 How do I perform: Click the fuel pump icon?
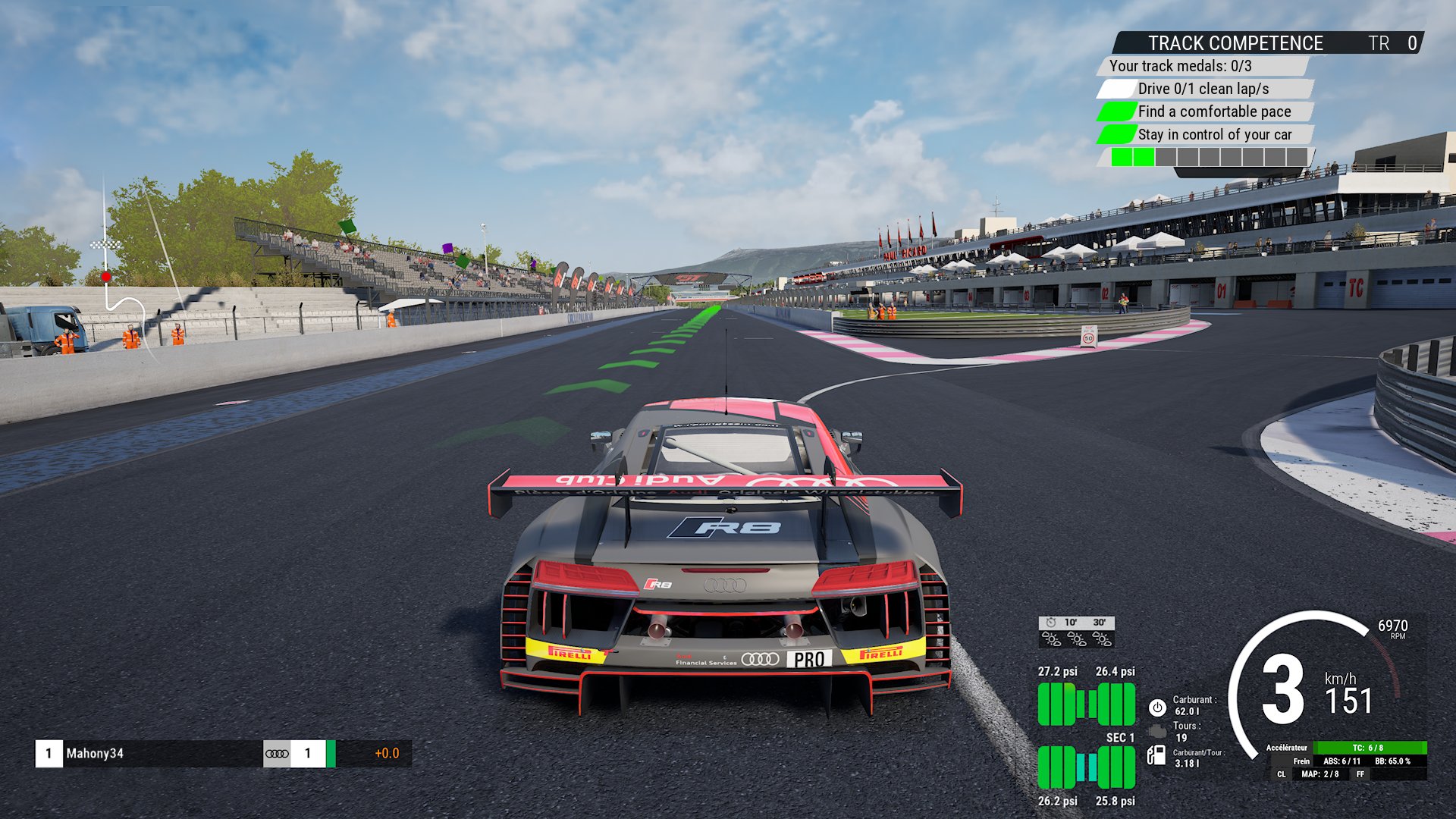click(x=1156, y=755)
